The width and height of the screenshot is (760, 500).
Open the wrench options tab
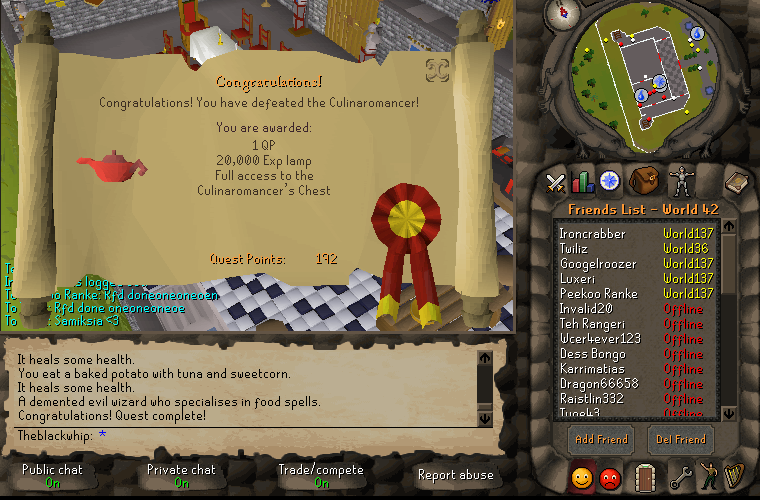point(679,478)
